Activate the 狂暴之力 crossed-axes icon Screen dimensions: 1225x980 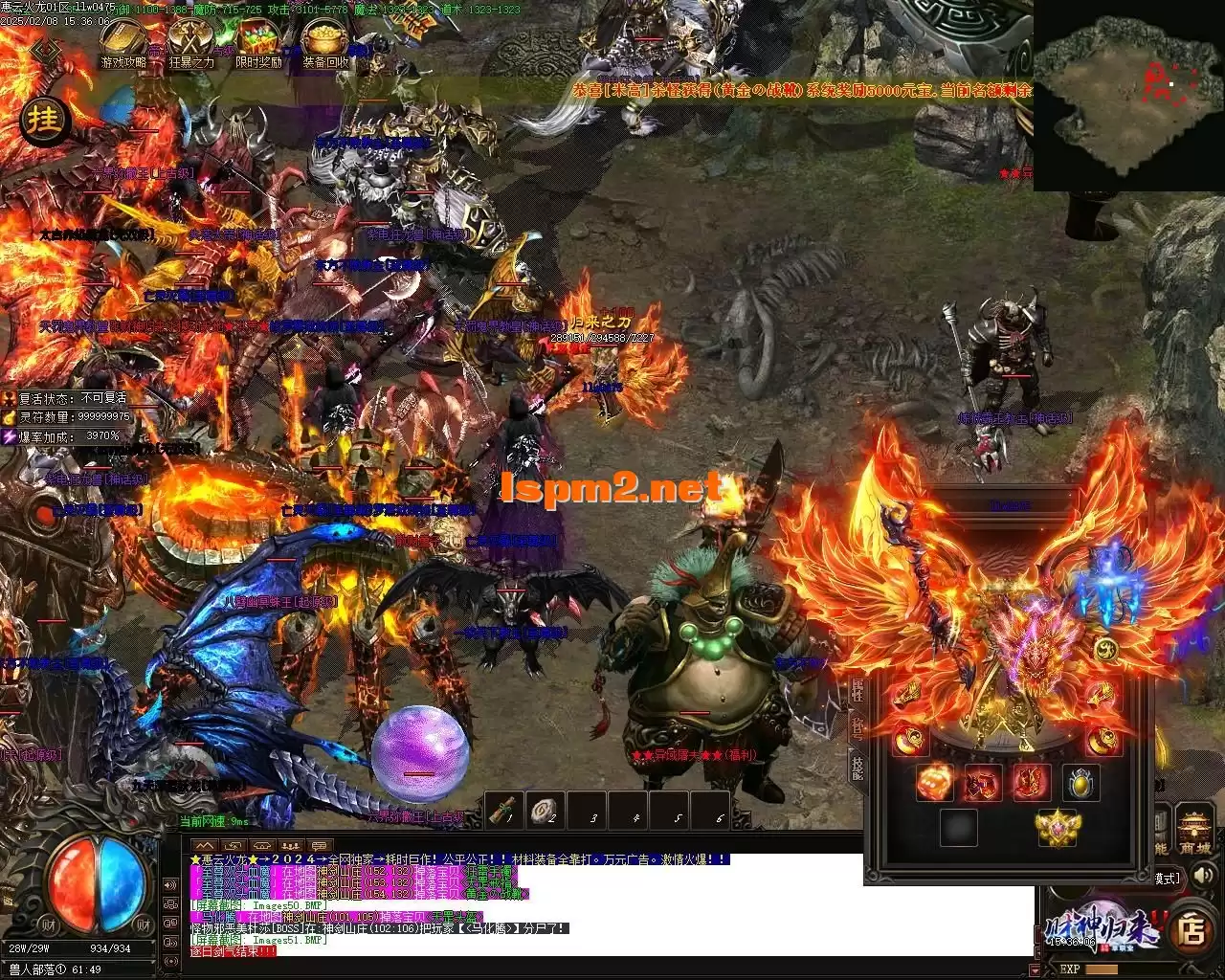190,39
